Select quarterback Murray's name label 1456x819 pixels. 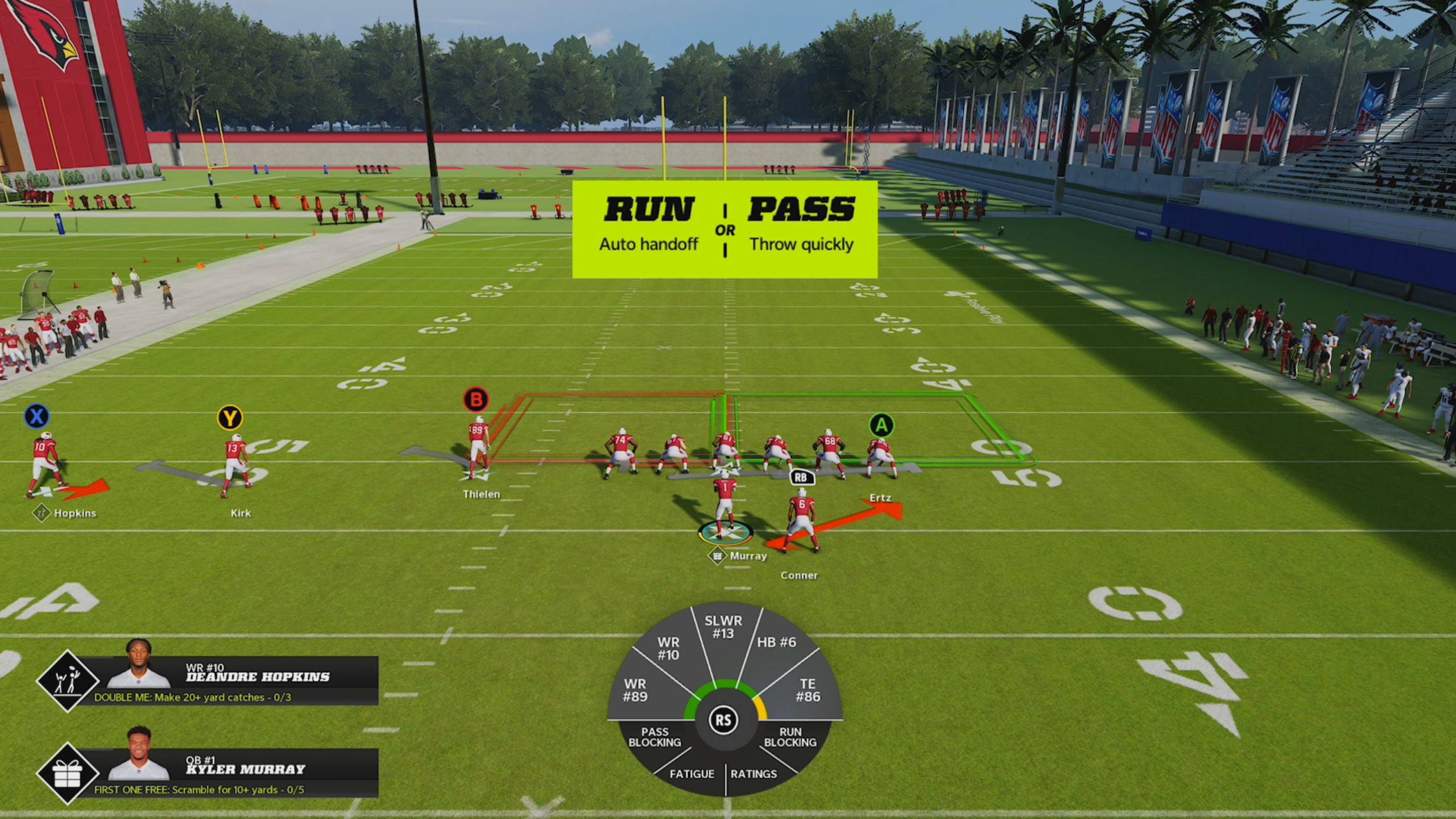click(748, 556)
